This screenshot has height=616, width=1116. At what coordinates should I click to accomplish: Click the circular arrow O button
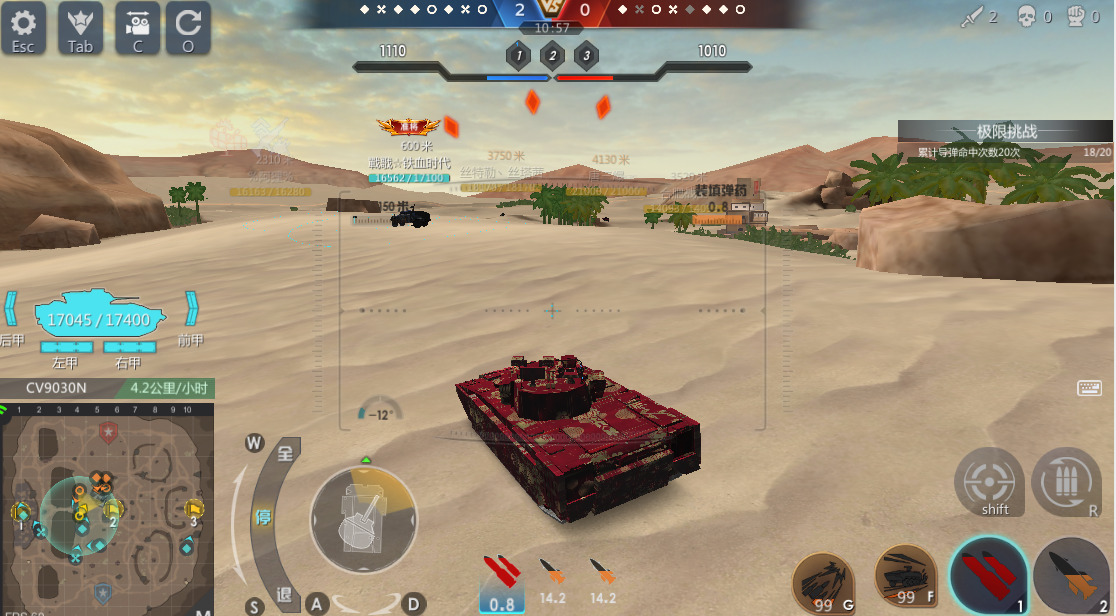coord(188,27)
